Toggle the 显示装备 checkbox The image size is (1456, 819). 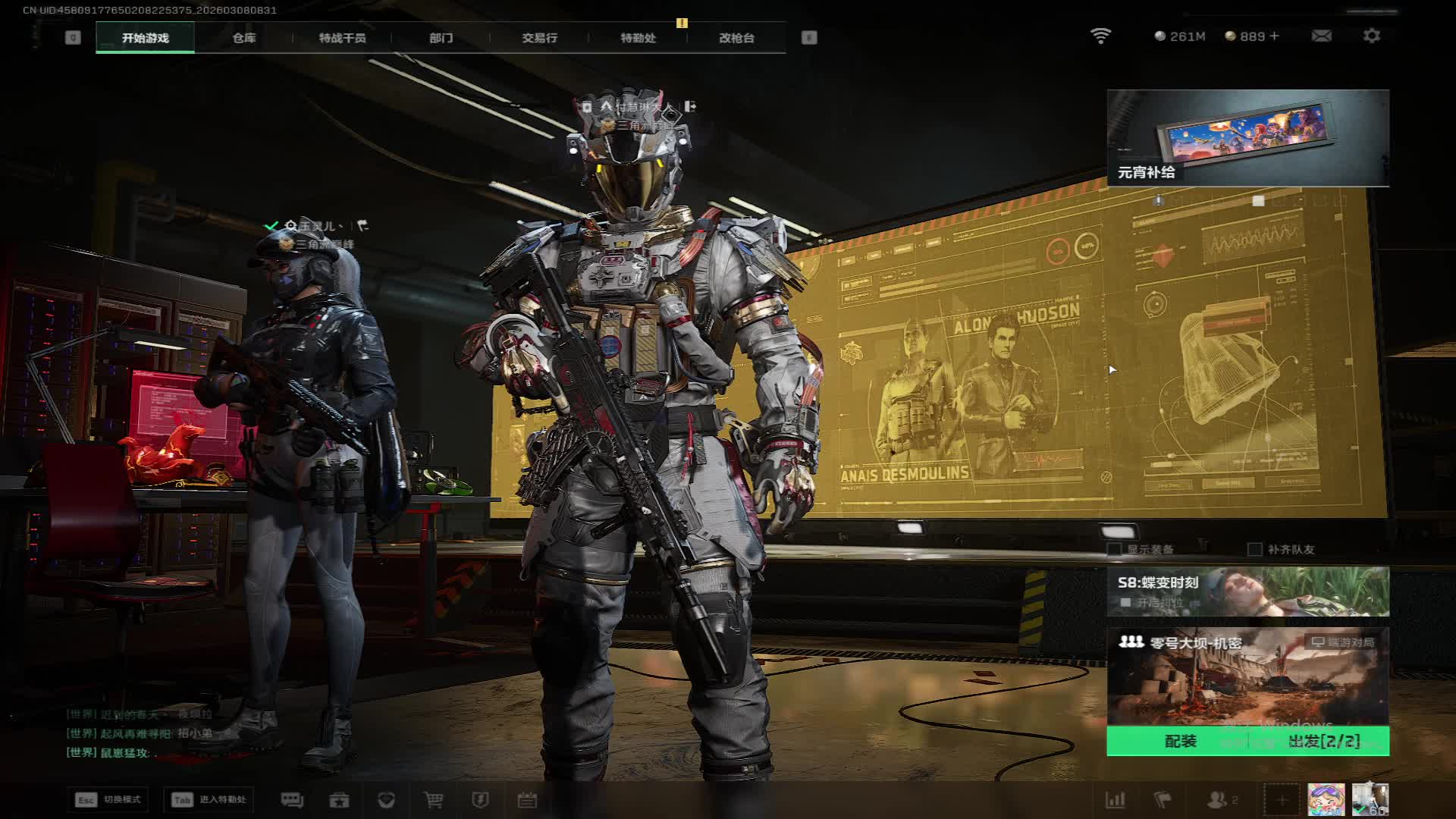[x=1115, y=549]
